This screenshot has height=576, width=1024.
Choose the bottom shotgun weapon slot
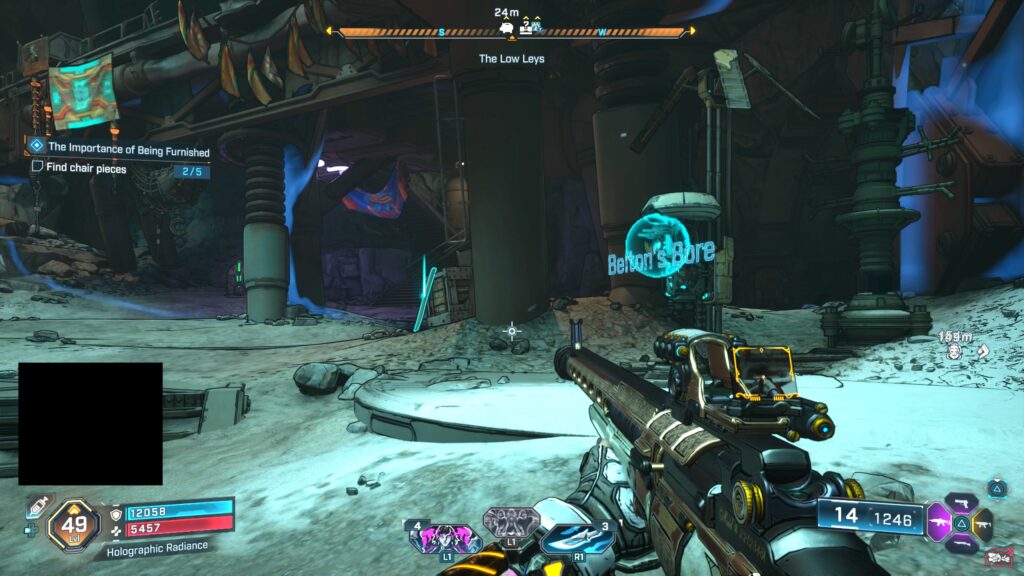962,542
